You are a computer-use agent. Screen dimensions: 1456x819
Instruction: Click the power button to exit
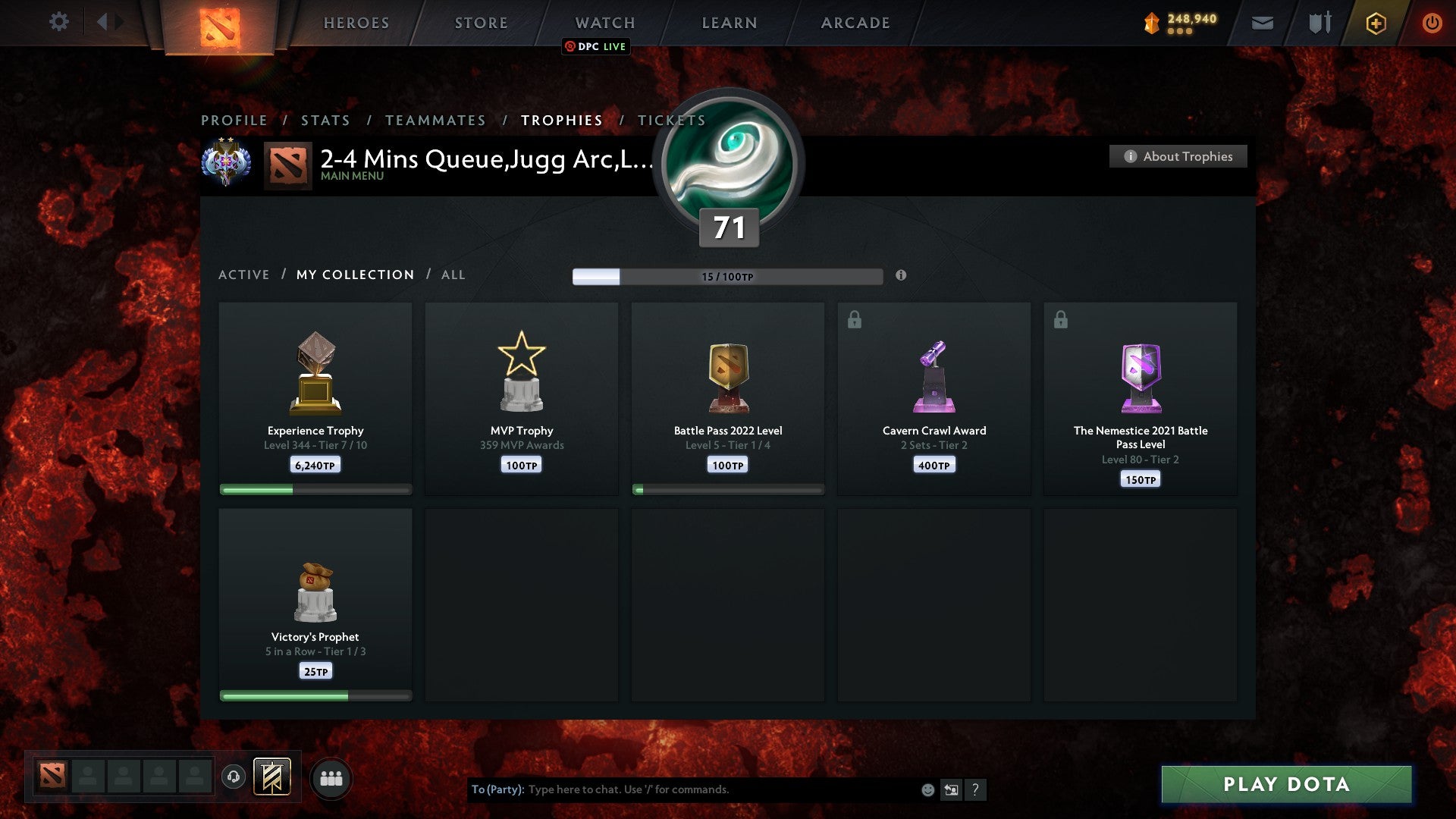point(1432,23)
